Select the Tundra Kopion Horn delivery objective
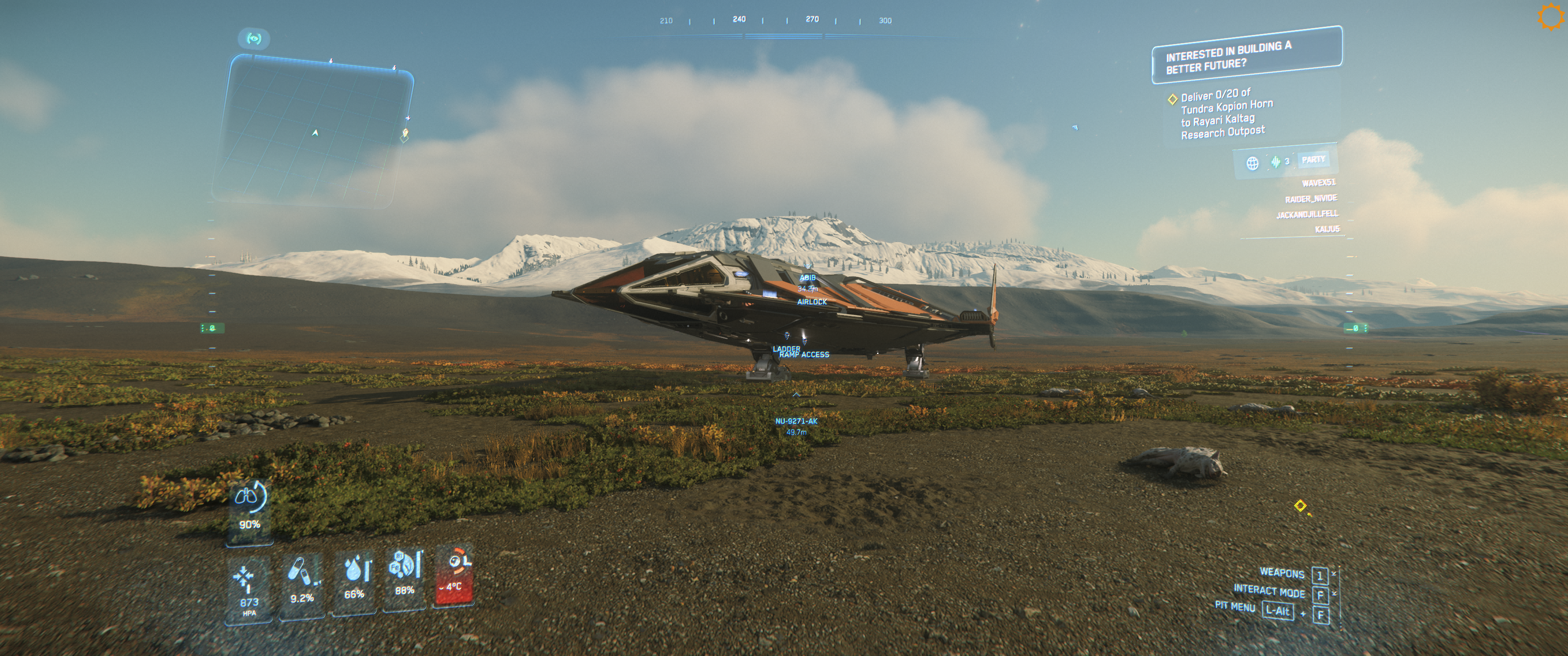Image resolution: width=1568 pixels, height=656 pixels. coord(1223,114)
